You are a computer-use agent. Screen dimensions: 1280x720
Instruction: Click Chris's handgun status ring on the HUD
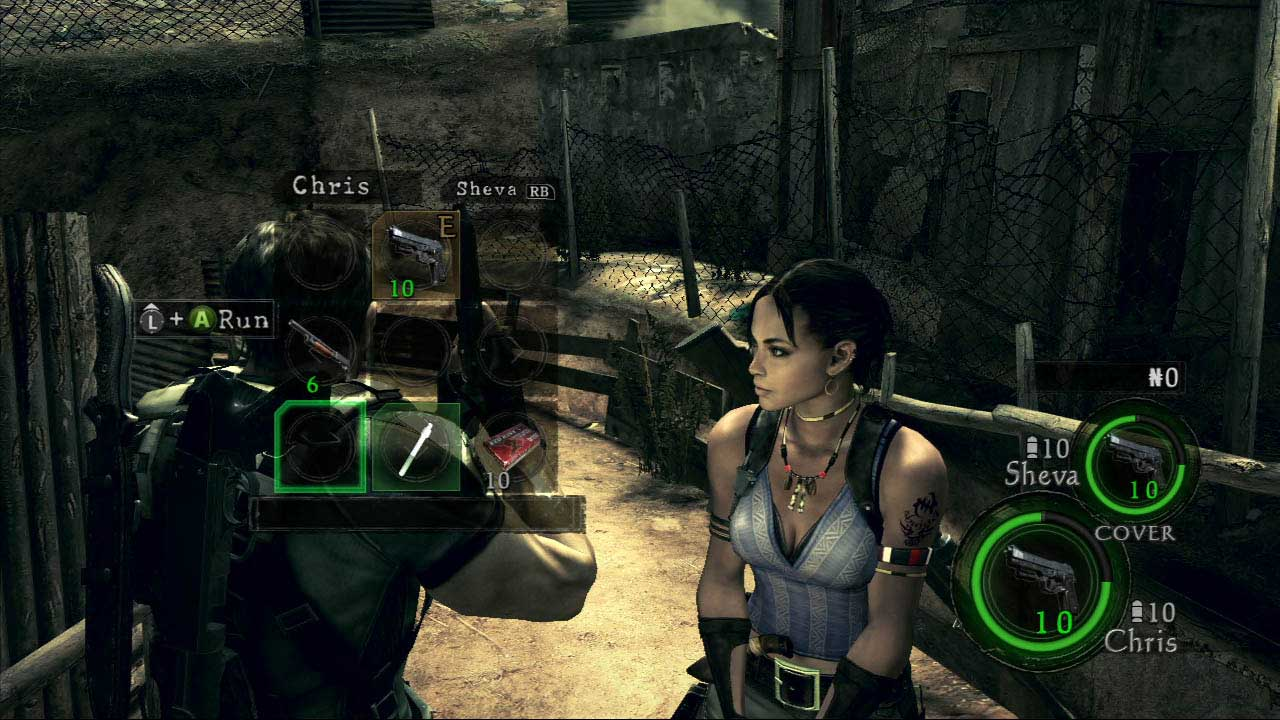1039,581
